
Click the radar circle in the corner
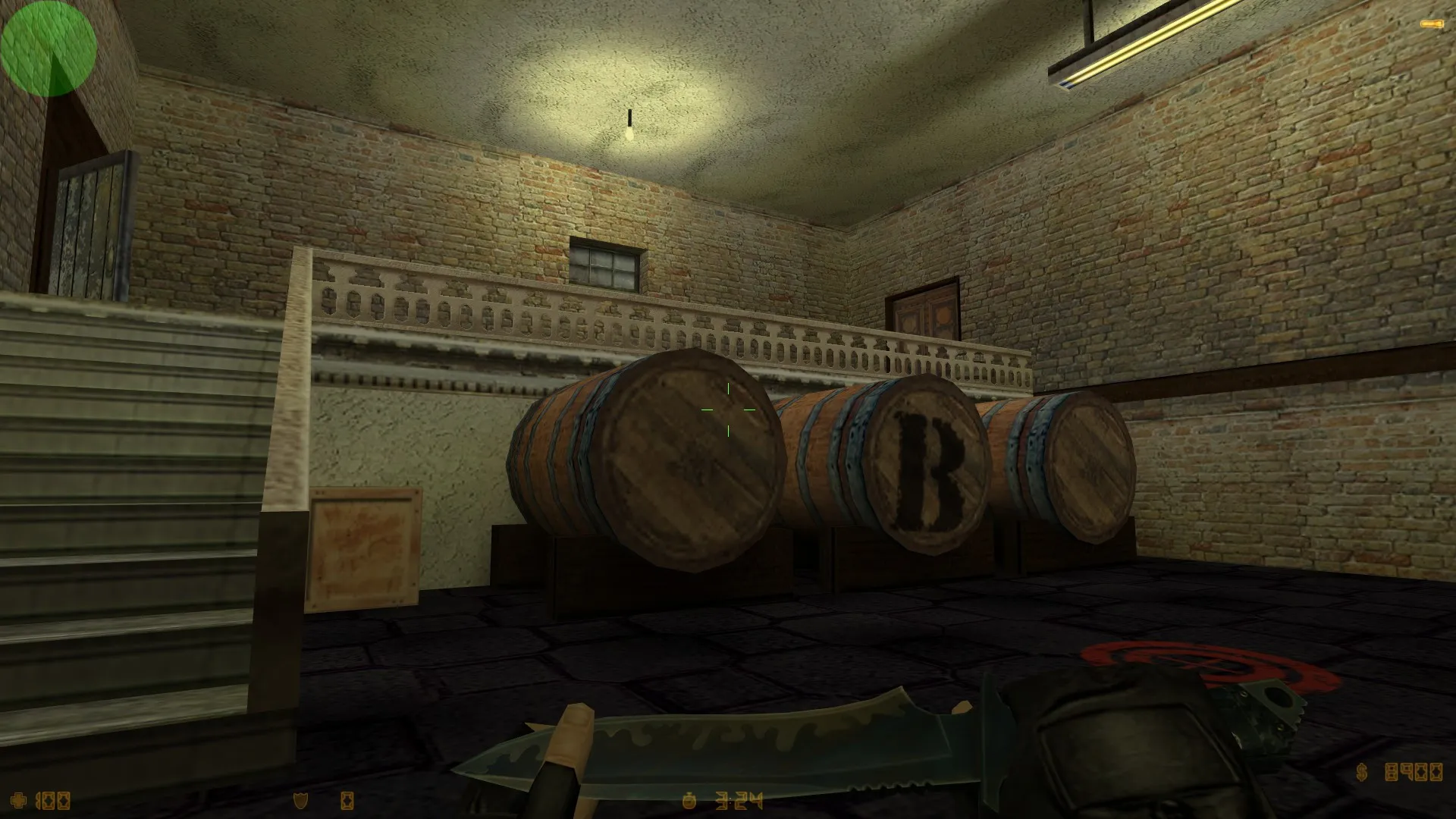pyautogui.click(x=49, y=49)
